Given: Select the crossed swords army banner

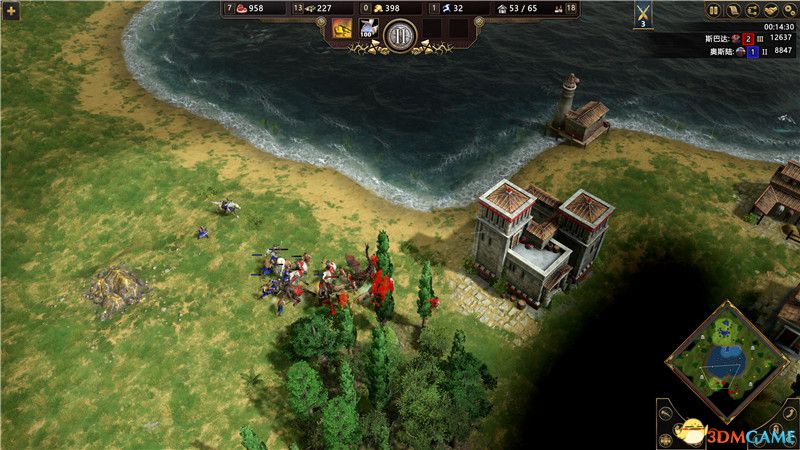Looking at the screenshot, I should point(642,14).
